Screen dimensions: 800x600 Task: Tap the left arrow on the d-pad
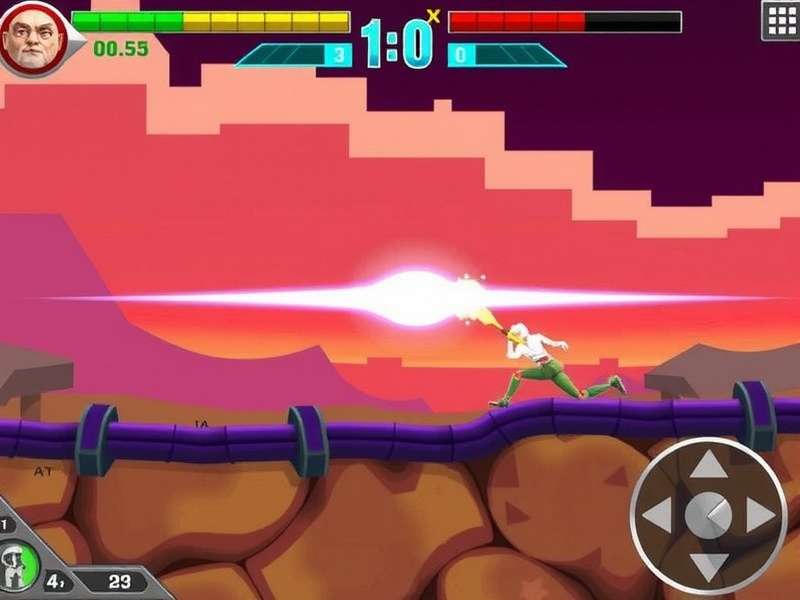click(657, 516)
